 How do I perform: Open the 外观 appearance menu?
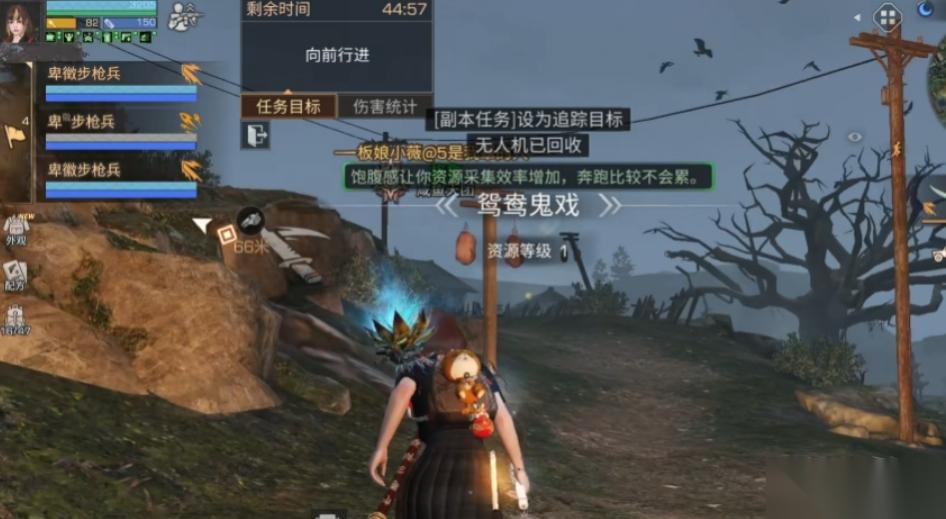click(x=15, y=231)
